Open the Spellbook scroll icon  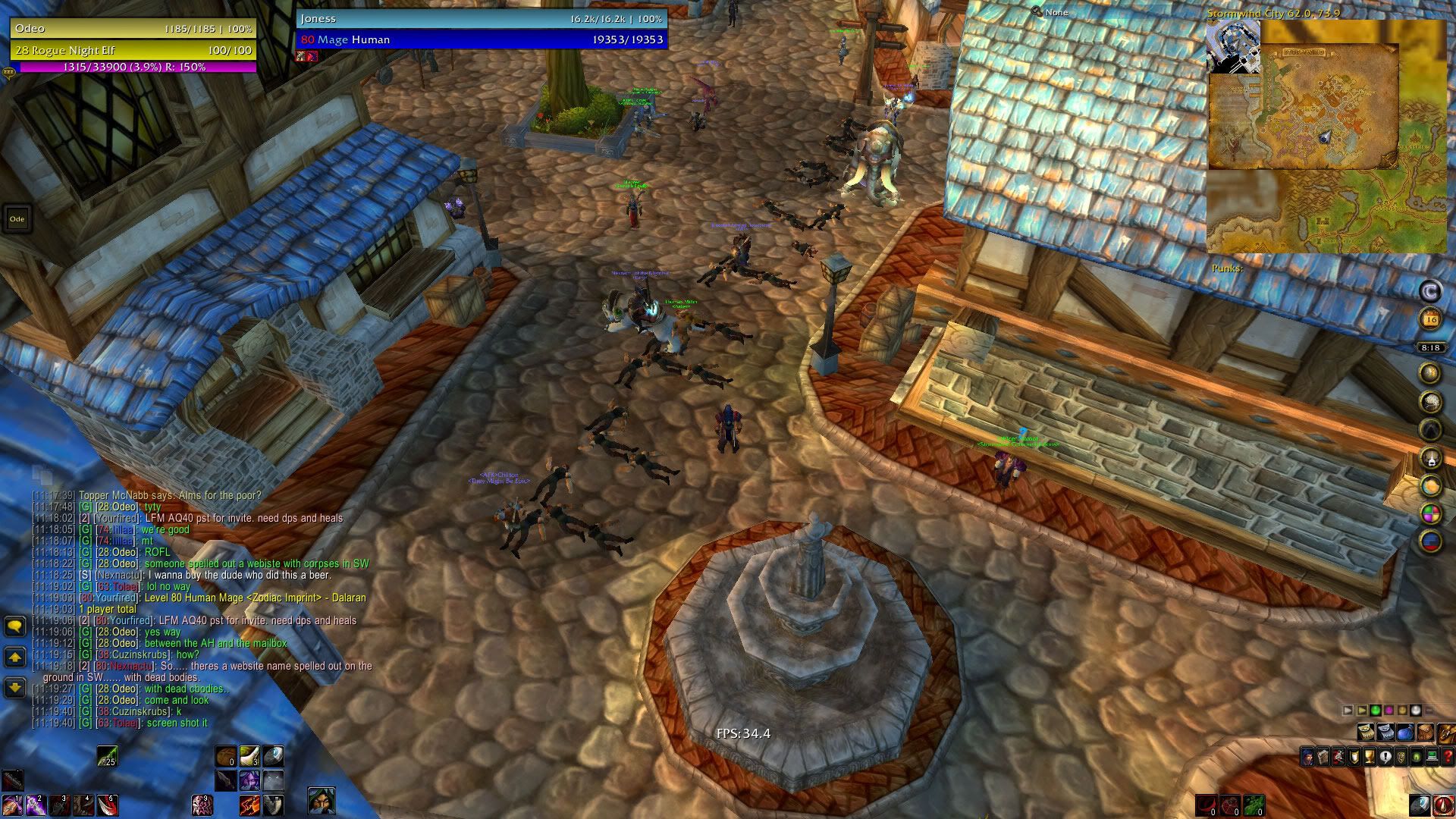pyautogui.click(x=1323, y=757)
